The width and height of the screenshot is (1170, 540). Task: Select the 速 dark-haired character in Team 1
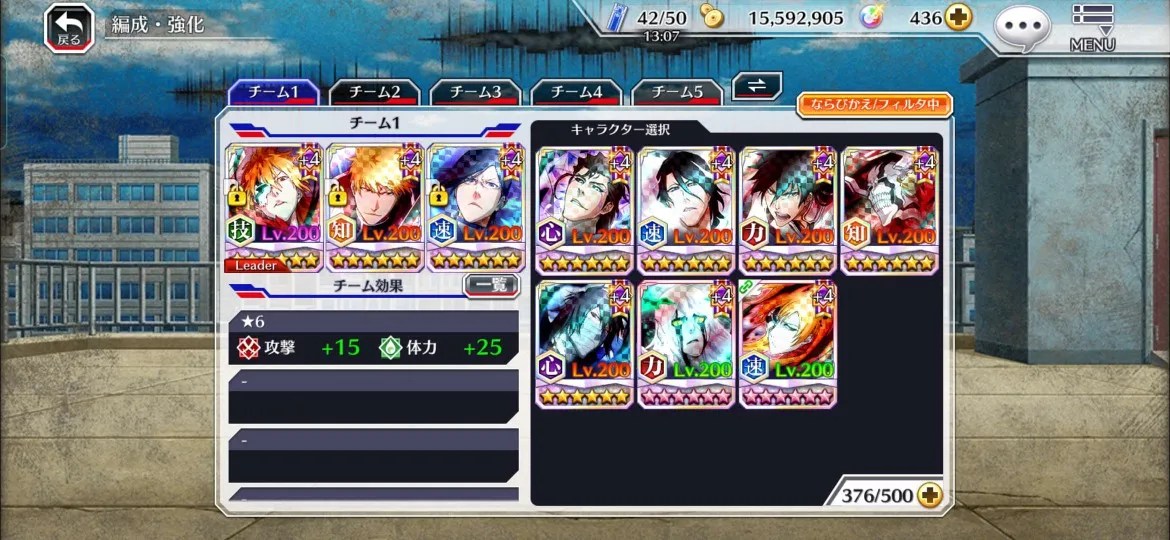[476, 208]
